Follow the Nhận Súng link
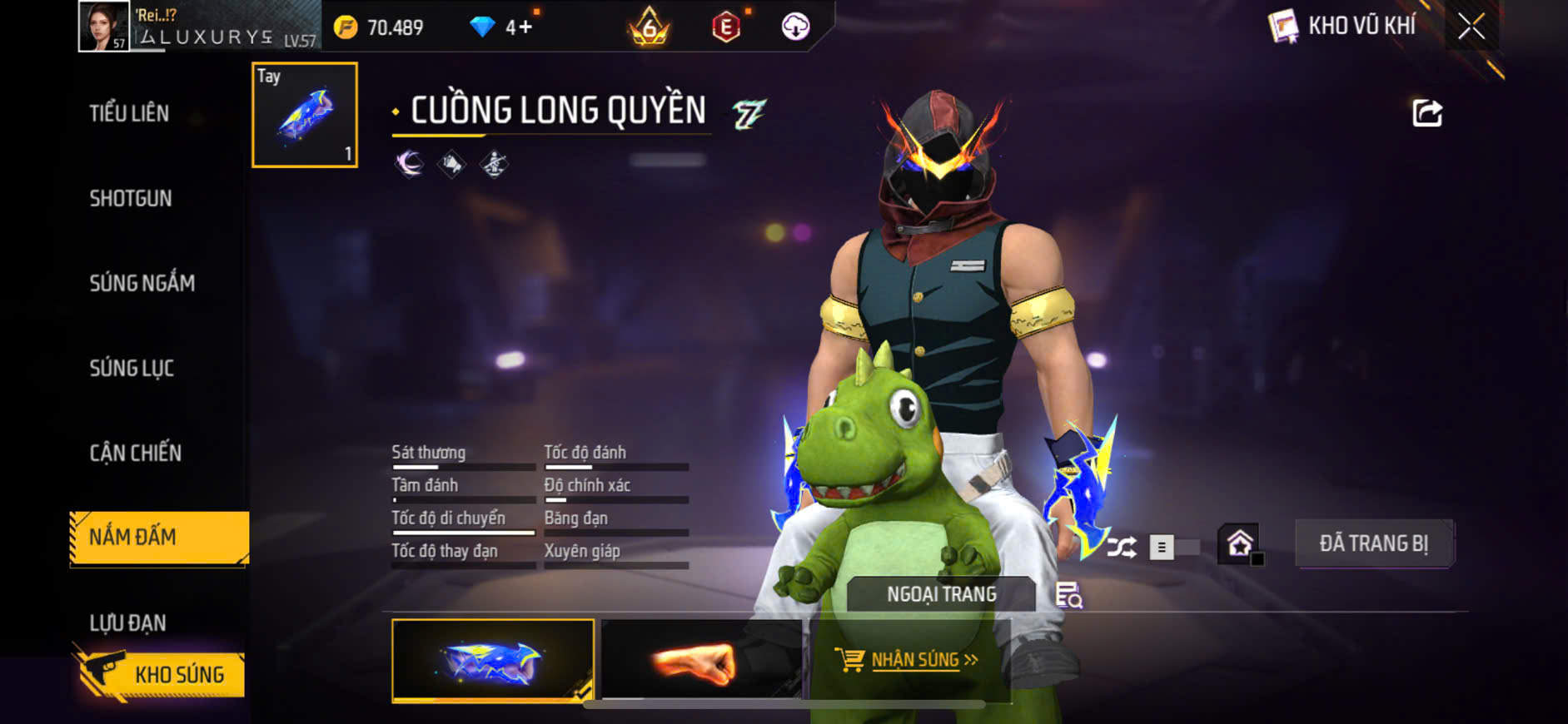 [914, 660]
